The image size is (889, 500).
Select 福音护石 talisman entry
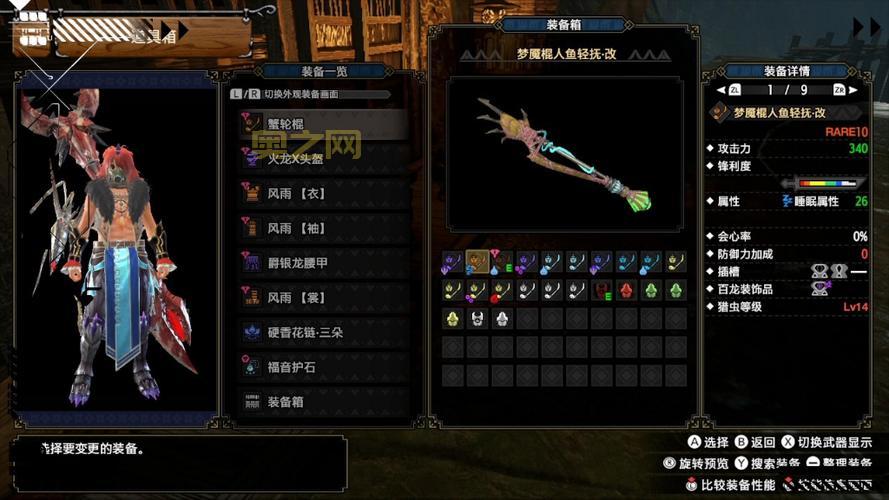(322, 366)
